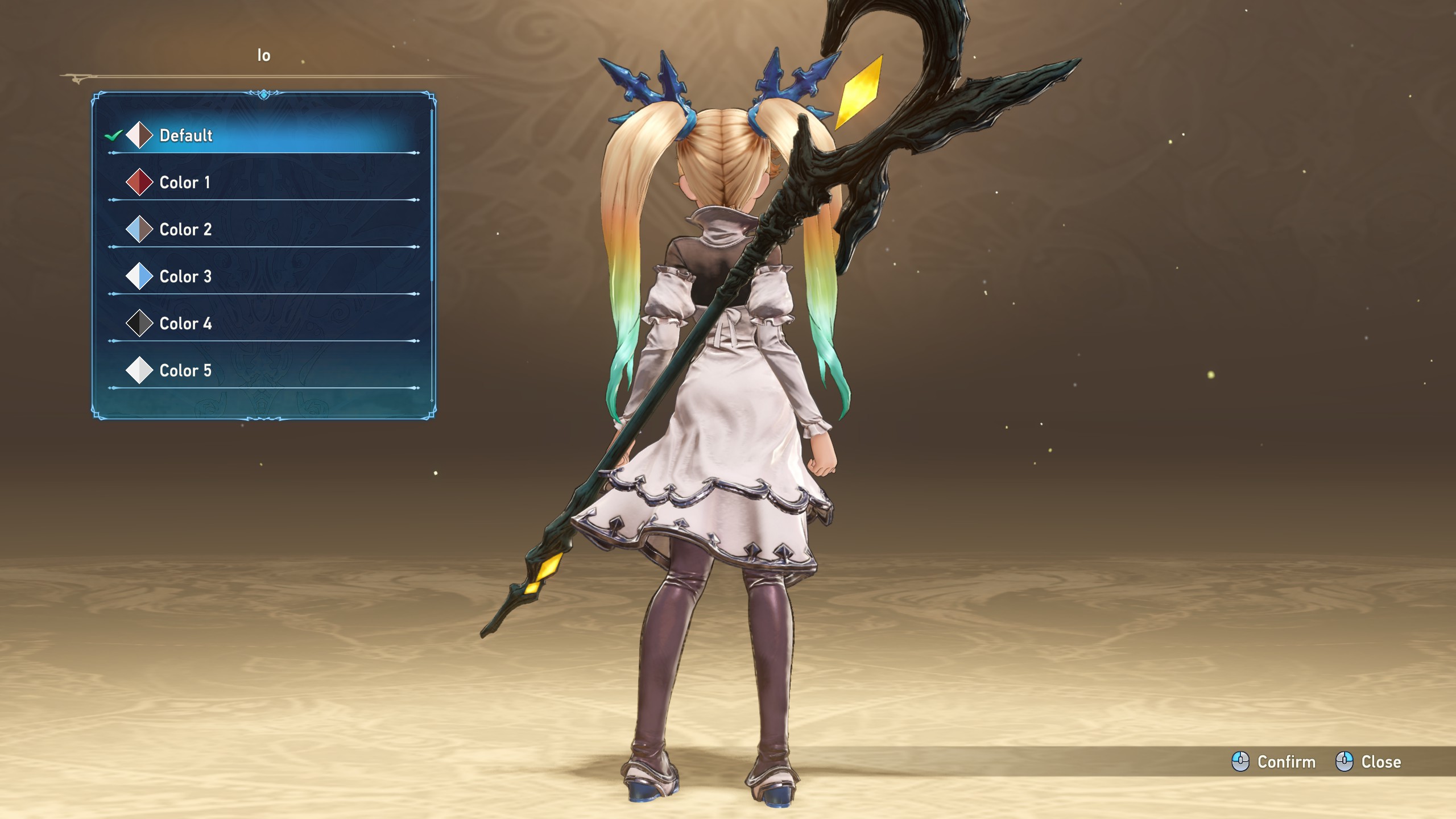This screenshot has width=1456, height=819.
Task: Pick the Color 2 palette entry
Action: [x=185, y=230]
